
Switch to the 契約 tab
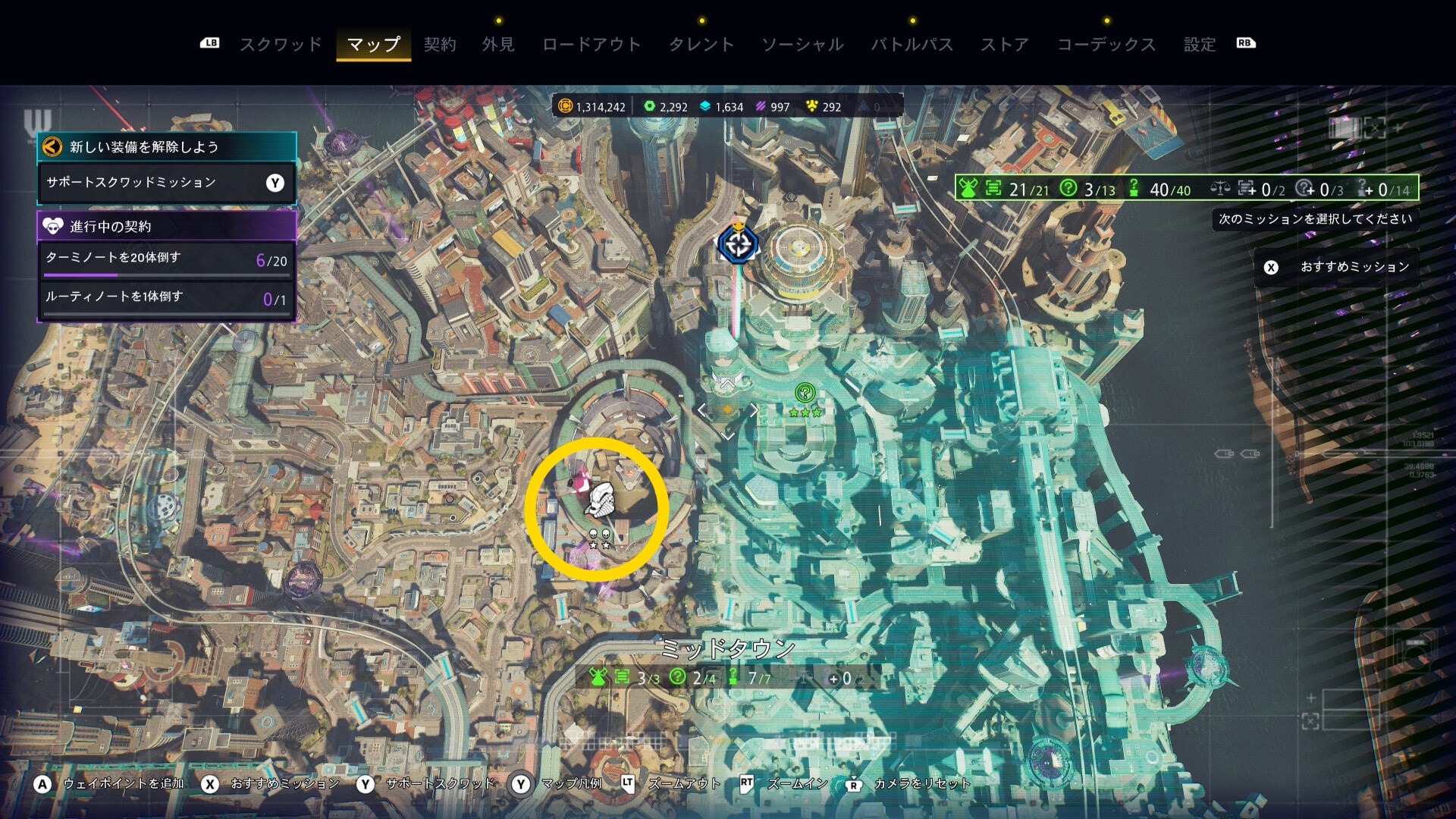(440, 45)
